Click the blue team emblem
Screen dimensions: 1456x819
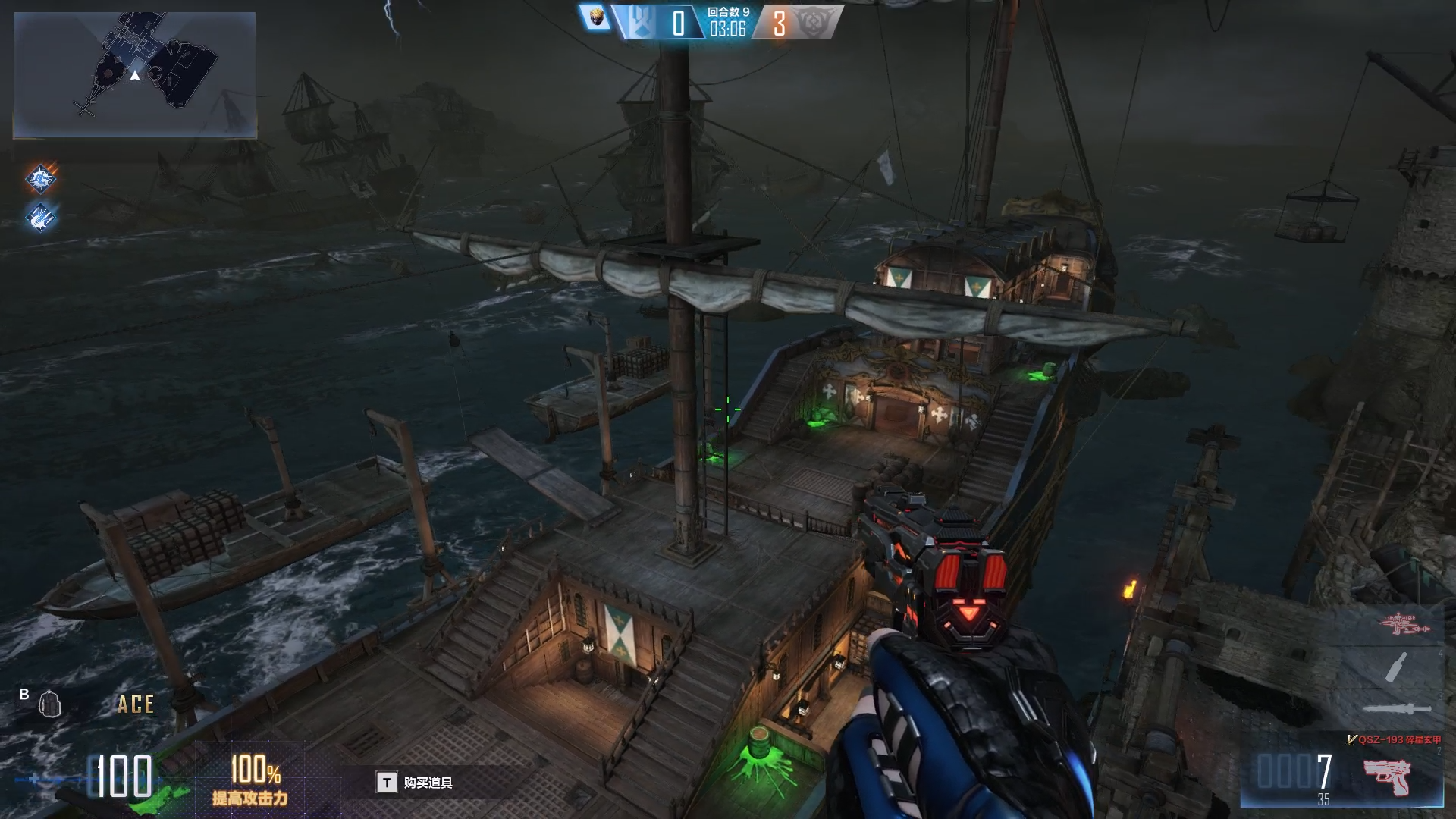[642, 23]
